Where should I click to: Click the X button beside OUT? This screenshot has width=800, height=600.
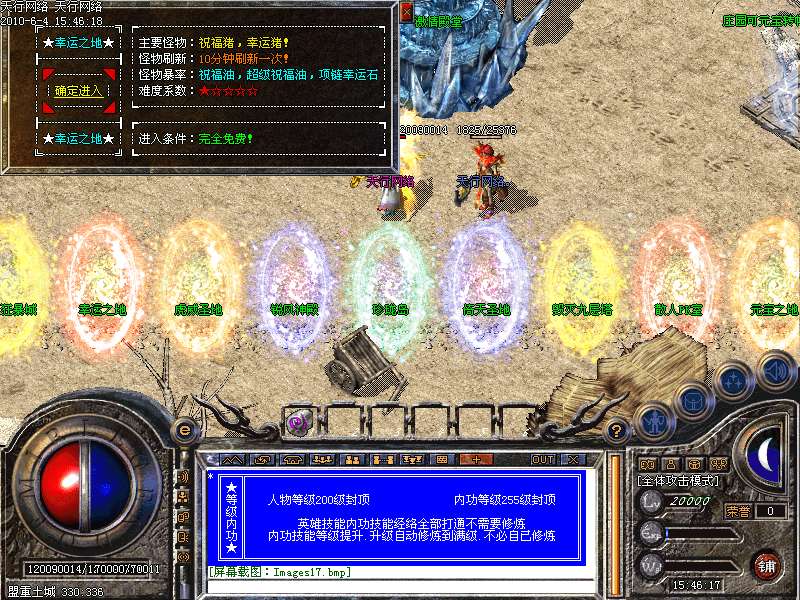[x=573, y=459]
